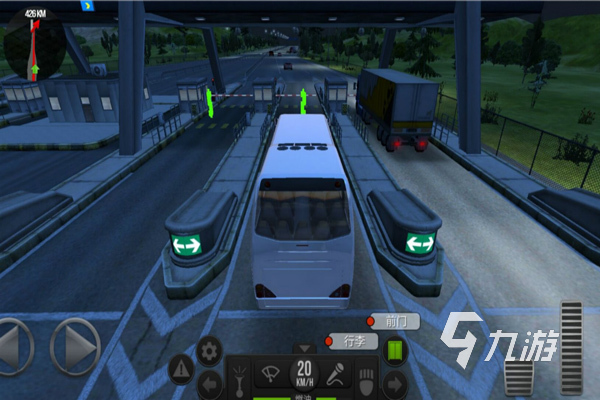Collapse the dashboard panel with down arrow
Image resolution: width=600 pixels, height=400 pixels.
coord(304,349)
